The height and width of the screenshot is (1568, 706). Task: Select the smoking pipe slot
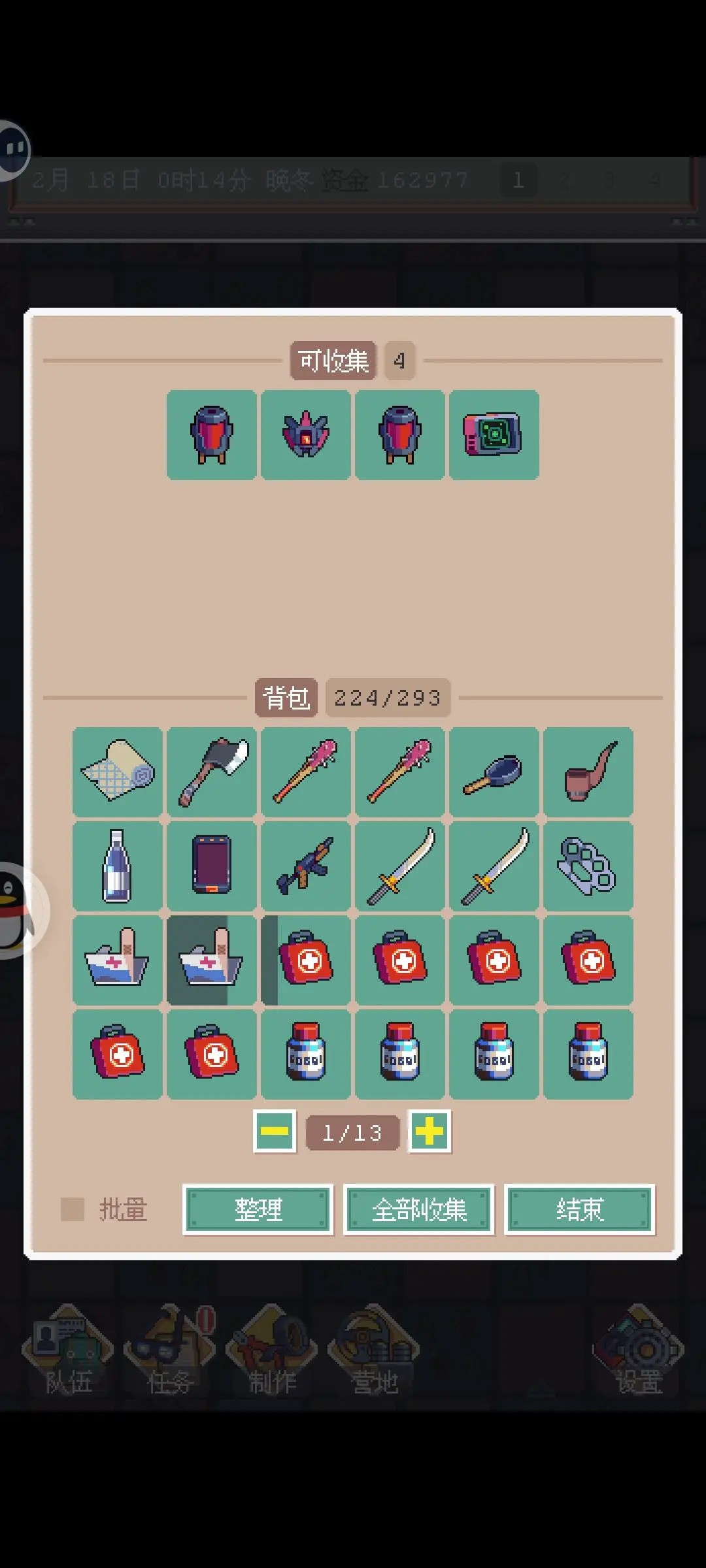point(588,772)
